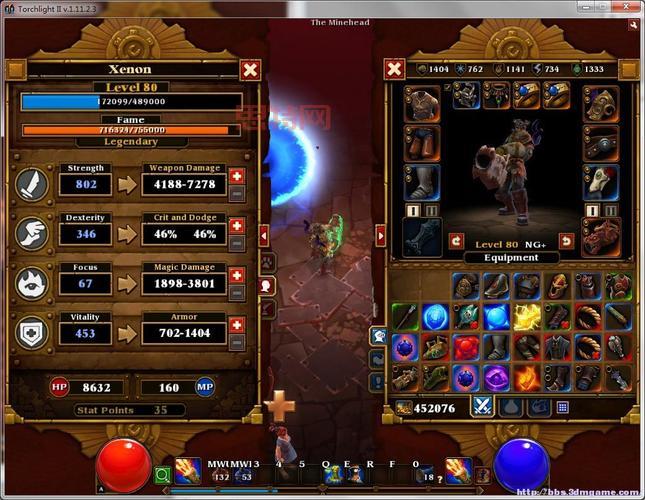Choose the flame item in inventory

[526, 377]
